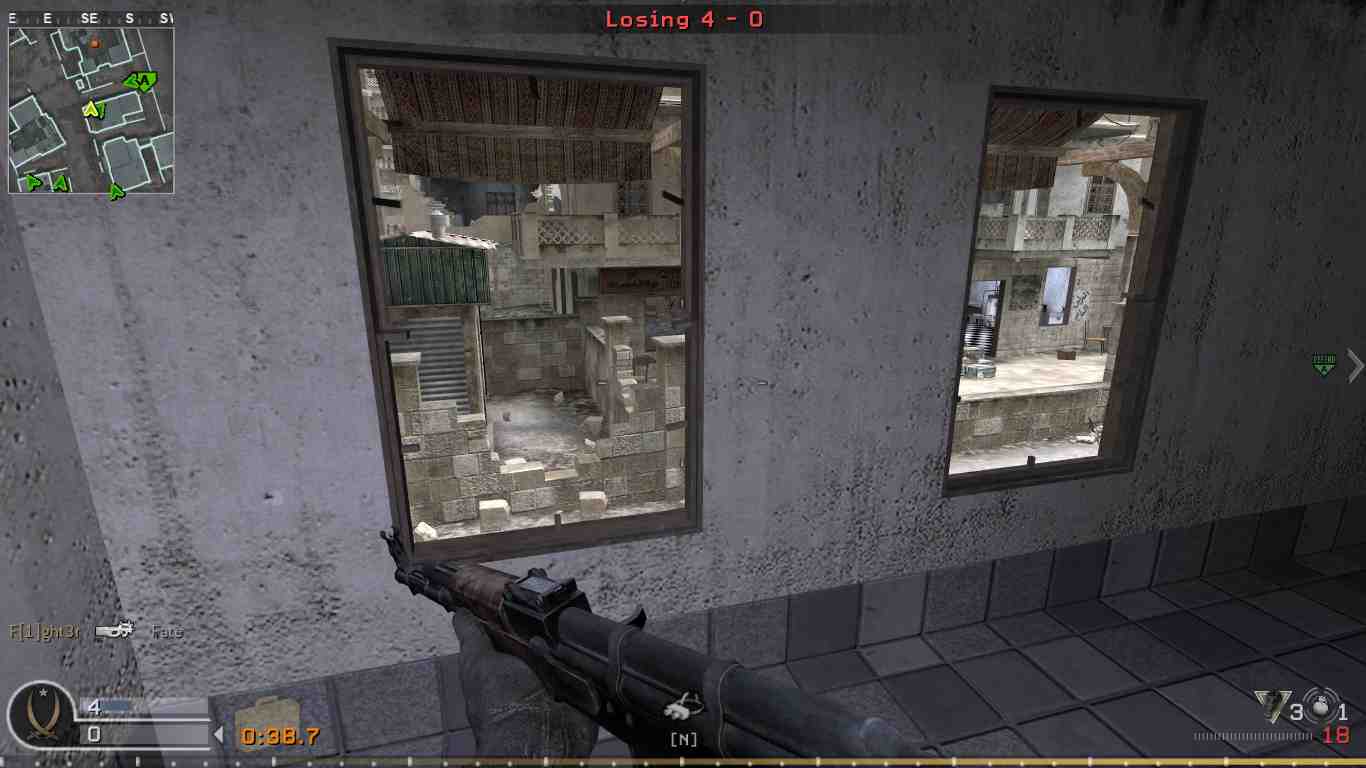Click the frag grenade icon
1366x768 pixels.
click(1272, 703)
